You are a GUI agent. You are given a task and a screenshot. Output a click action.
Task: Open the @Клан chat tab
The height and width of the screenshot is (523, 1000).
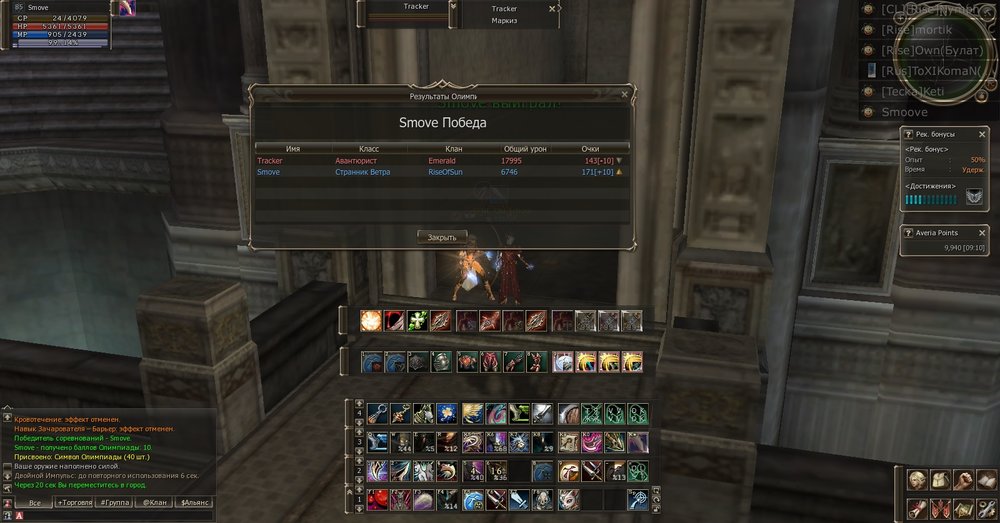tap(152, 502)
